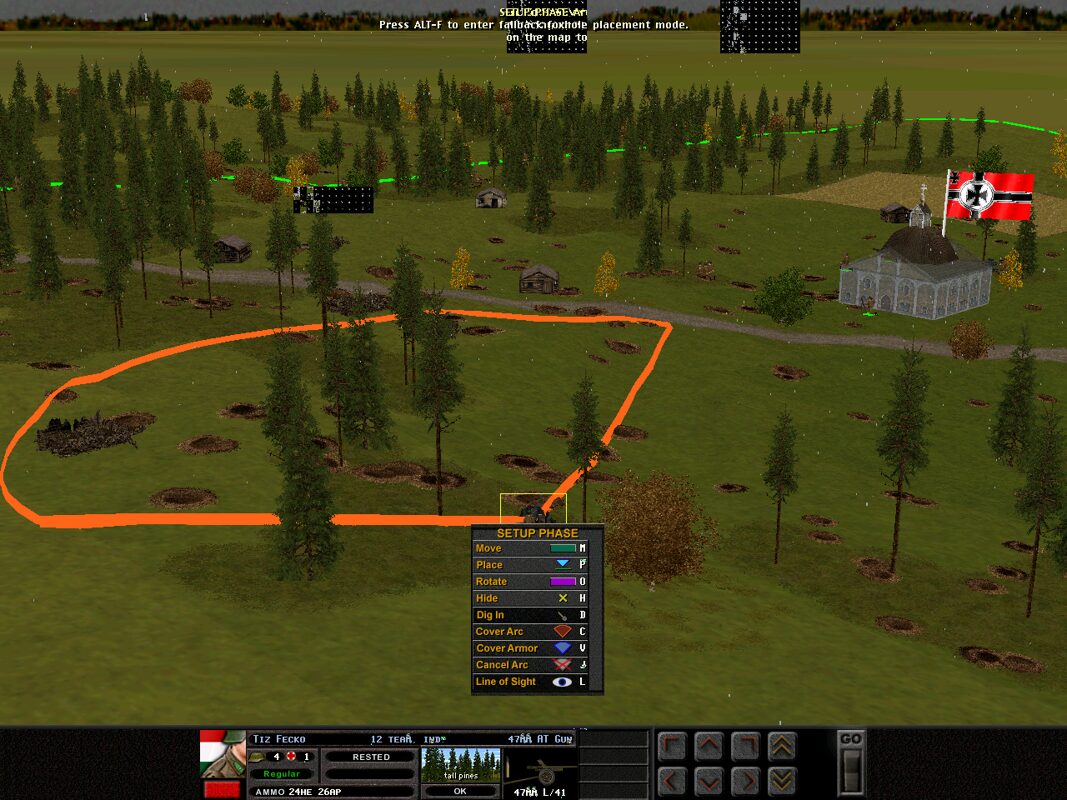Click the right arrow camera button
1067x800 pixels.
(744, 780)
